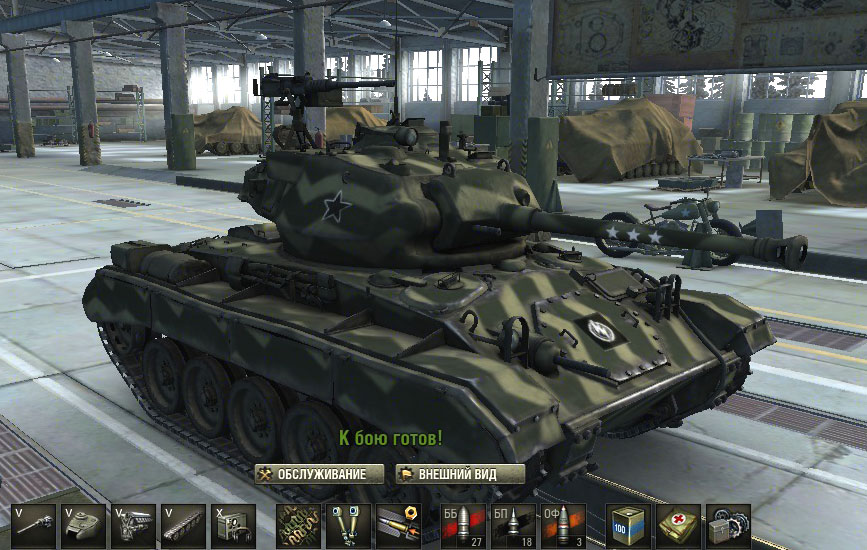Open the camouflage net equipment slot
This screenshot has width=867, height=550.
coord(299,525)
